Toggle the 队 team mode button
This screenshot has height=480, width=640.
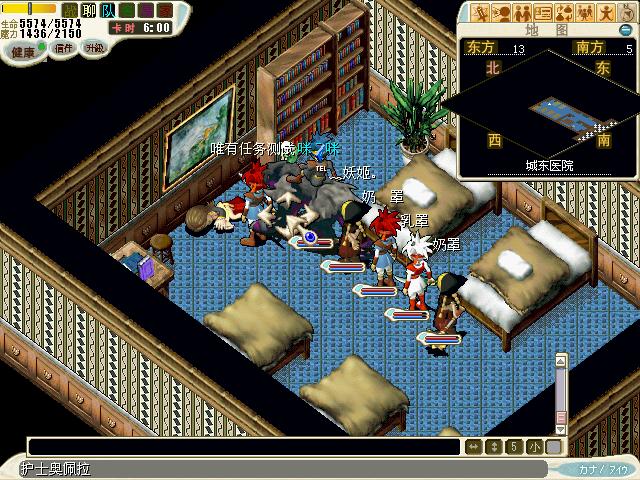107,10
